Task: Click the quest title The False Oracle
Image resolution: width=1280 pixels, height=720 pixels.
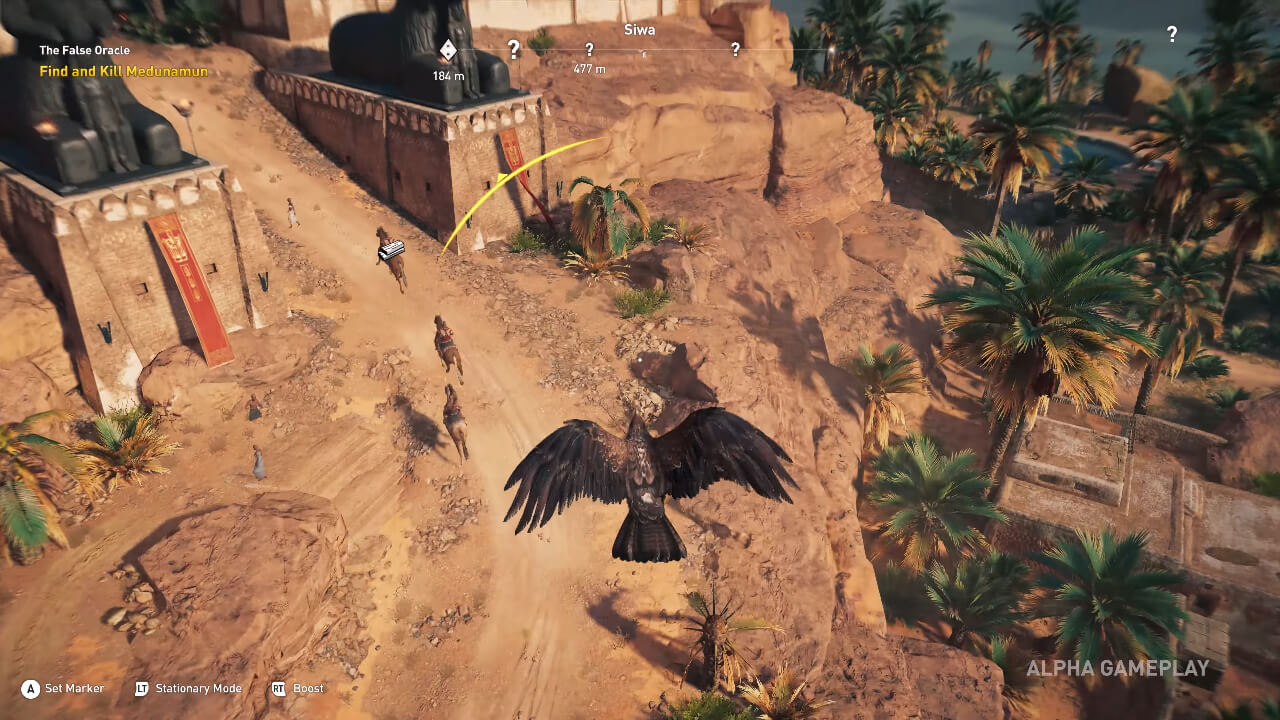Action: [86, 50]
